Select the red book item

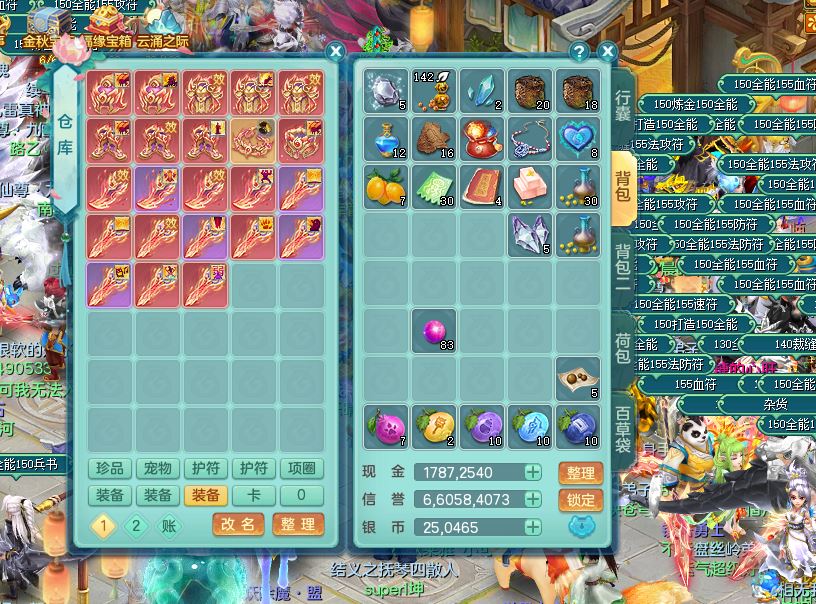[483, 187]
